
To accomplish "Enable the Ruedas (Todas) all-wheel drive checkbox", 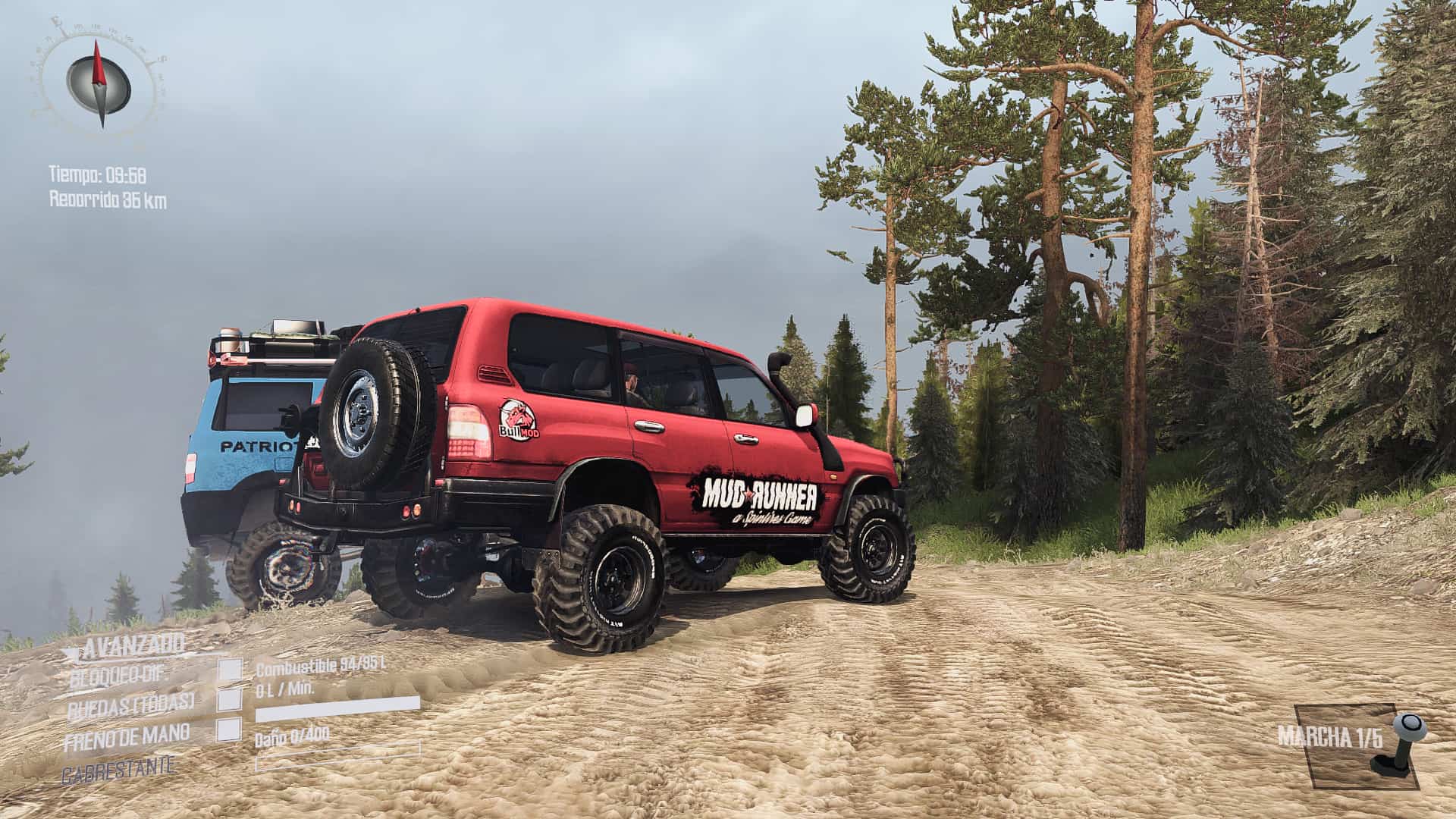I will point(230,699).
